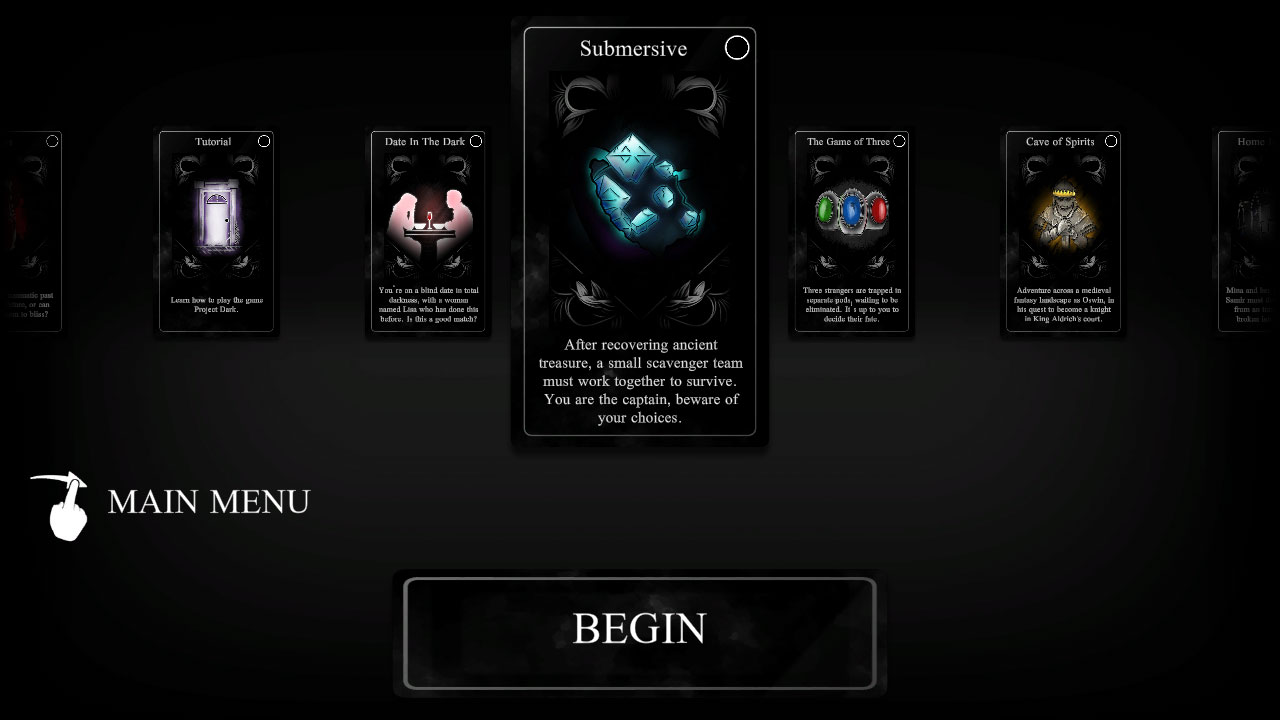Select the circle on the Submersive card
Image resolution: width=1280 pixels, height=720 pixels.
(737, 47)
